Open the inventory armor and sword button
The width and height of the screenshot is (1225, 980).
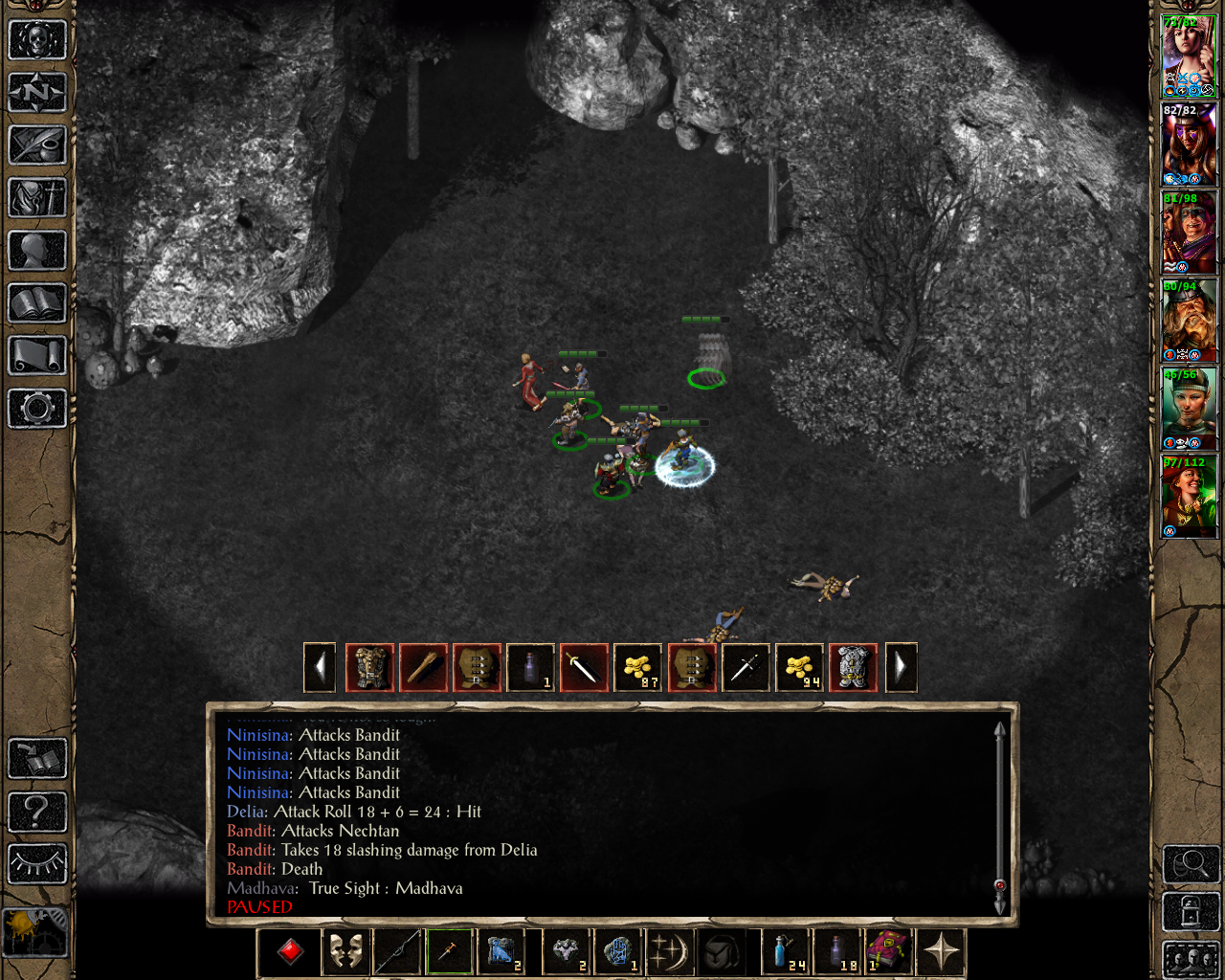coord(37,198)
